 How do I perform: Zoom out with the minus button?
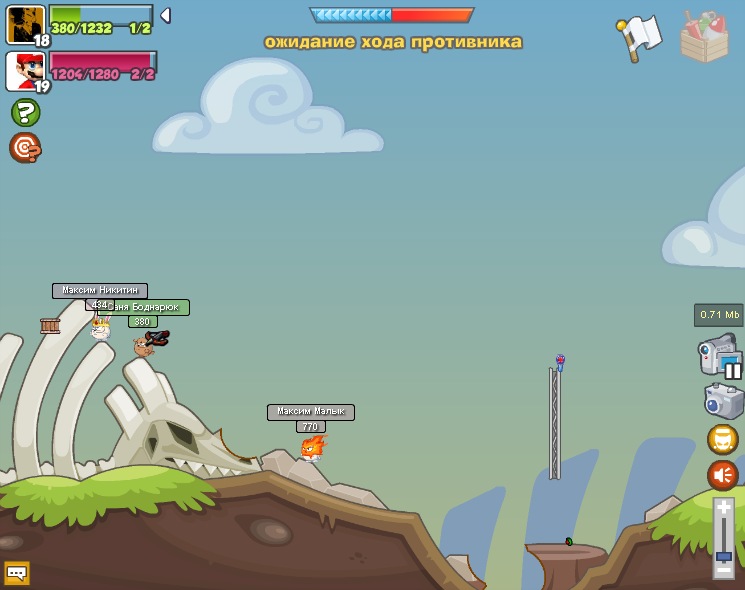tap(724, 571)
